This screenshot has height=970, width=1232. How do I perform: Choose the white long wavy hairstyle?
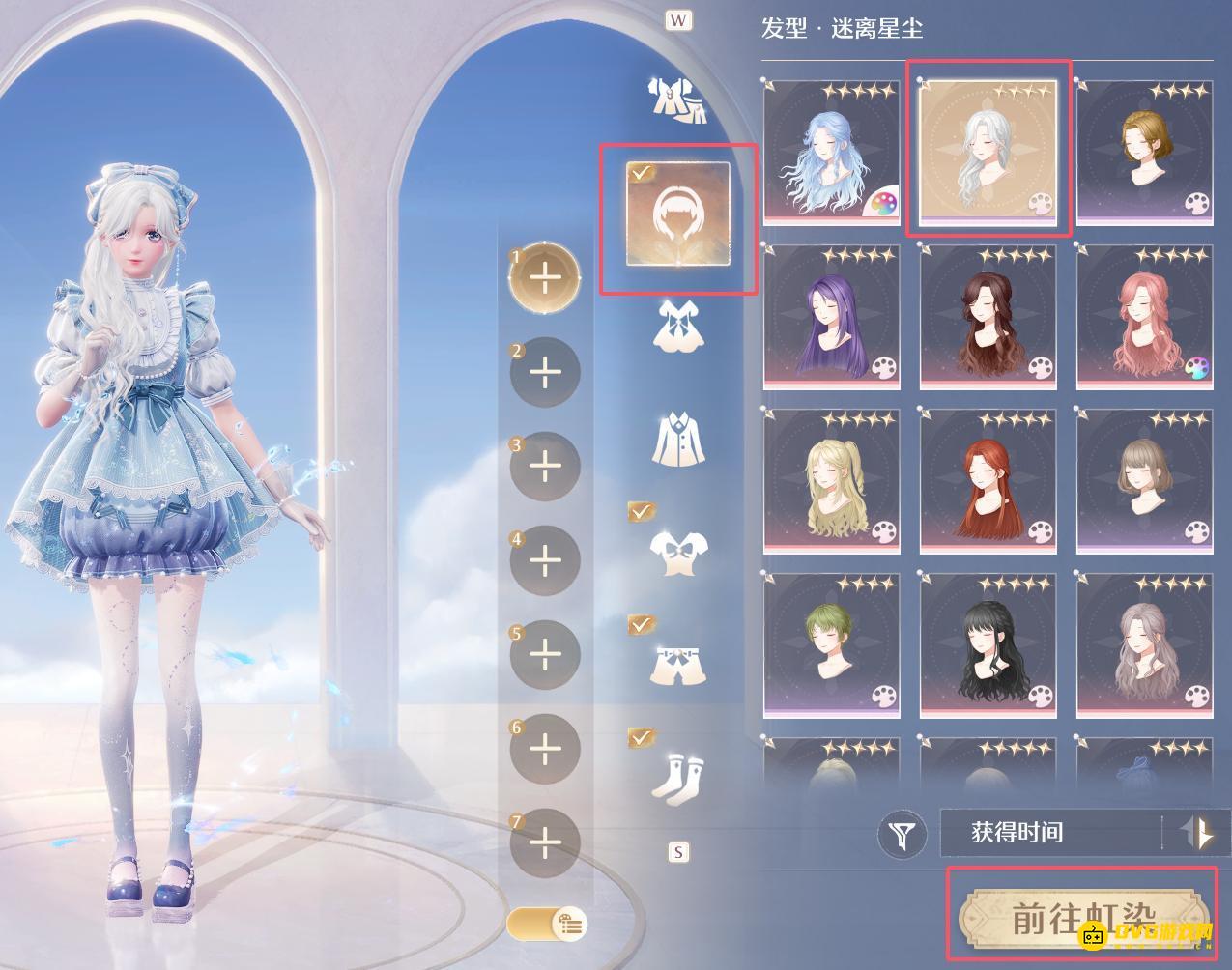click(x=988, y=151)
